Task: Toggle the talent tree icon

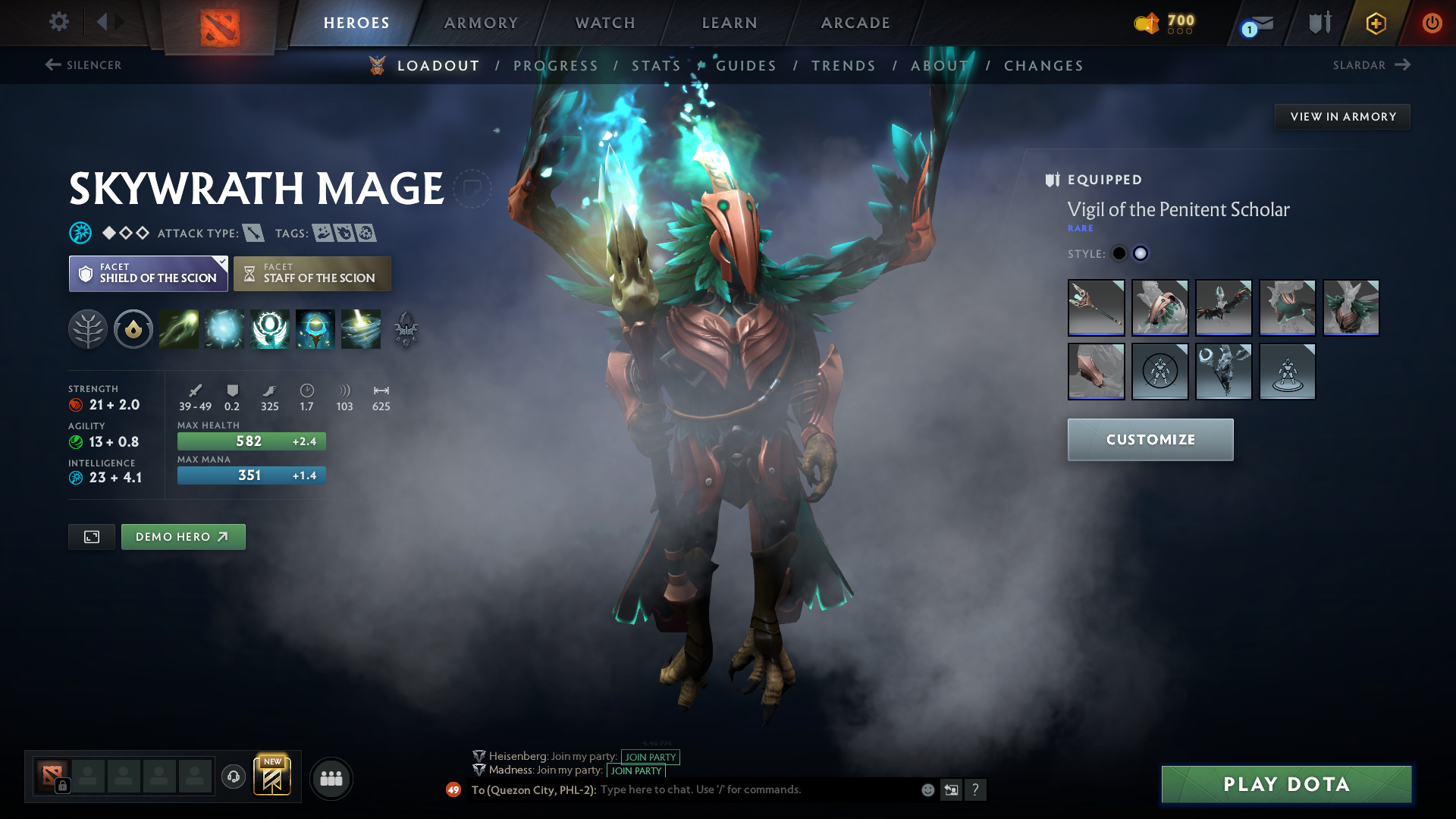Action: (x=88, y=329)
